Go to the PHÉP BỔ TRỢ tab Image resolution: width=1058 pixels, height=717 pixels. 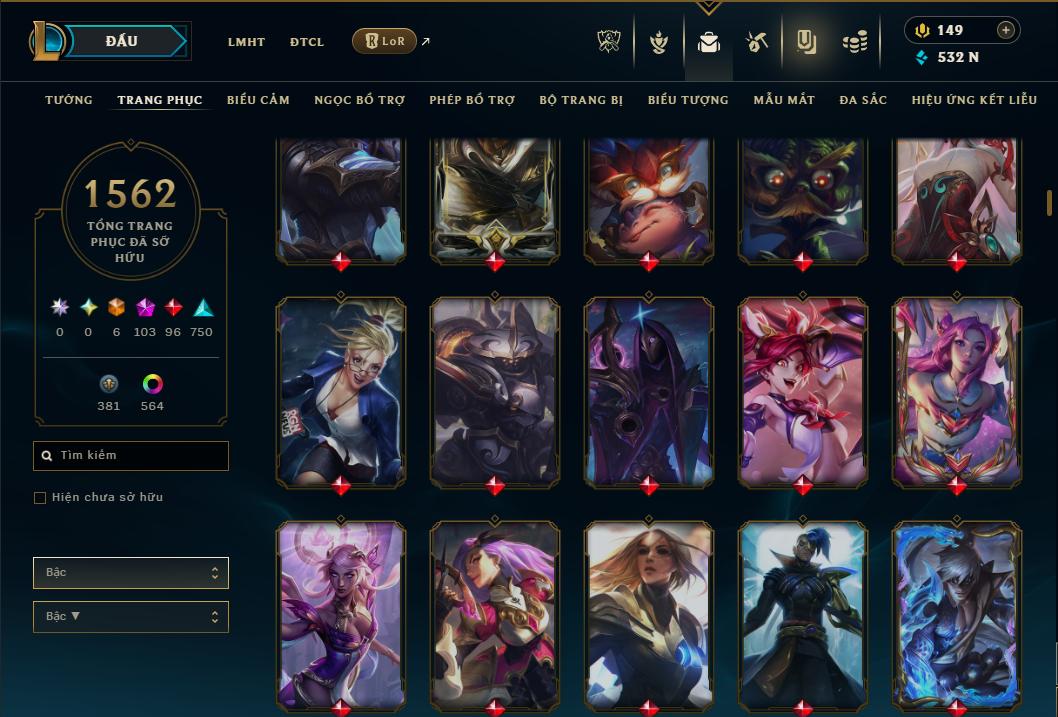click(472, 100)
